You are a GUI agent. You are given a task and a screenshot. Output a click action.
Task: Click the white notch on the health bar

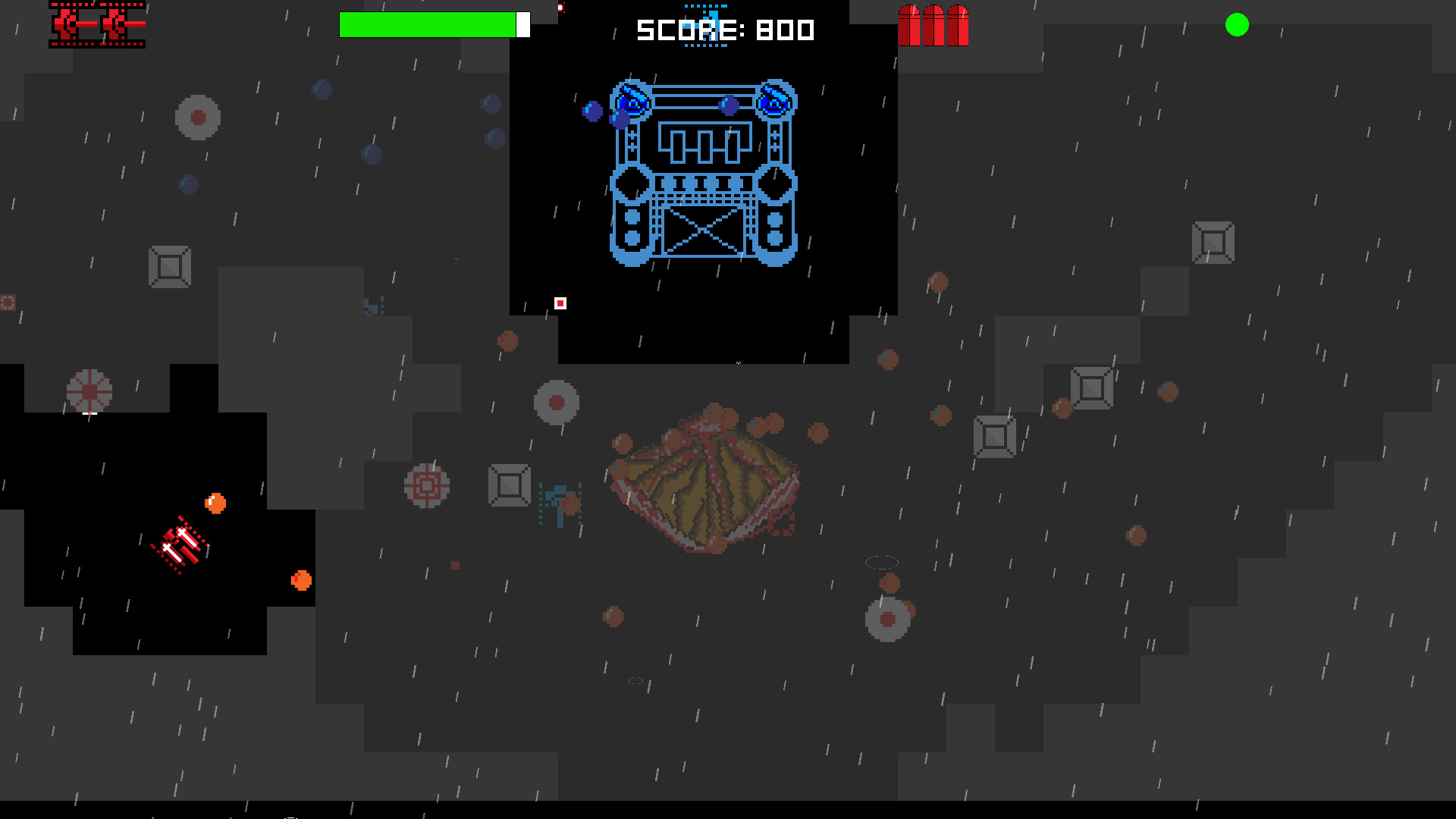coord(523,24)
